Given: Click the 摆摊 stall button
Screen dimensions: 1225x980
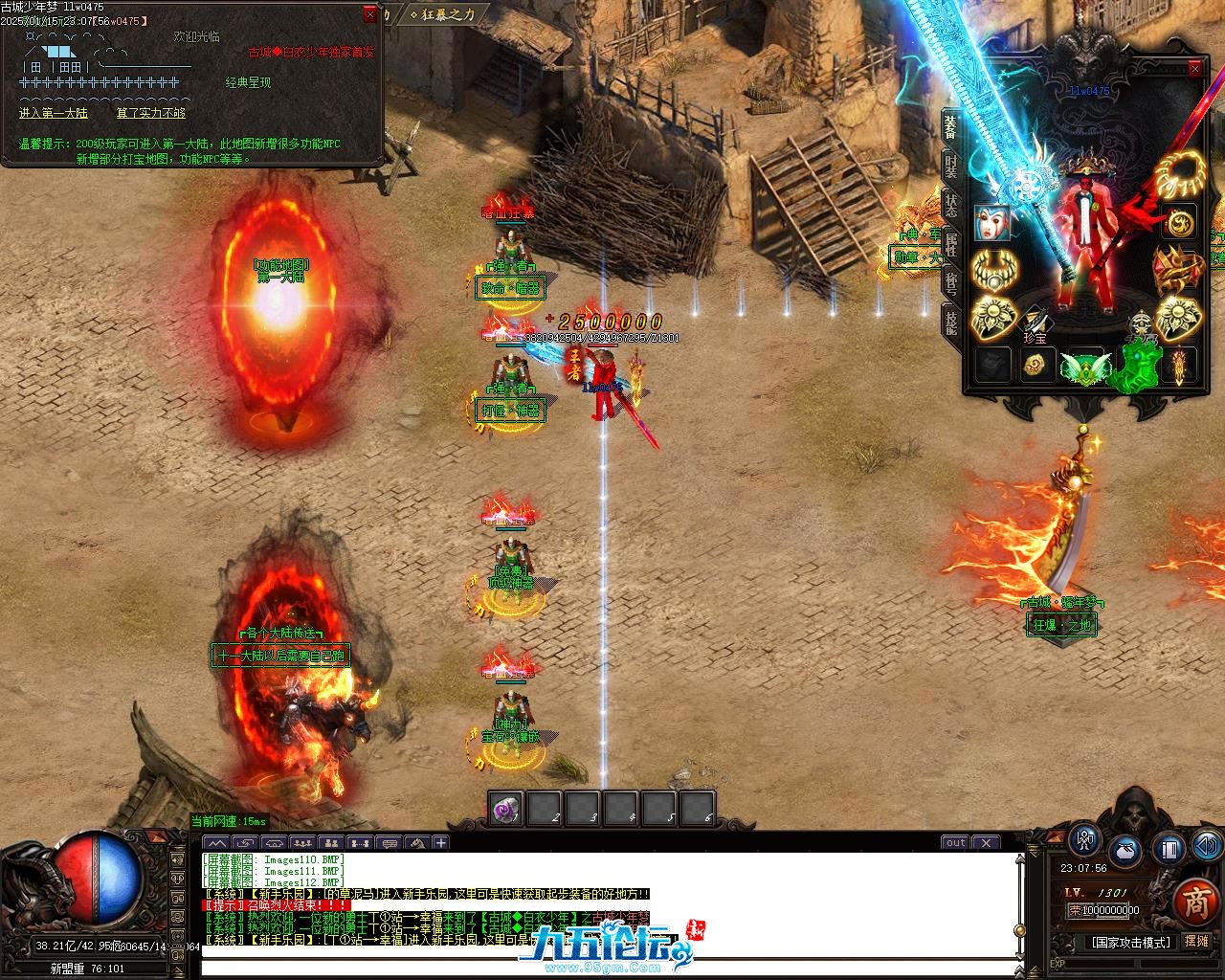Looking at the screenshot, I should (1196, 942).
